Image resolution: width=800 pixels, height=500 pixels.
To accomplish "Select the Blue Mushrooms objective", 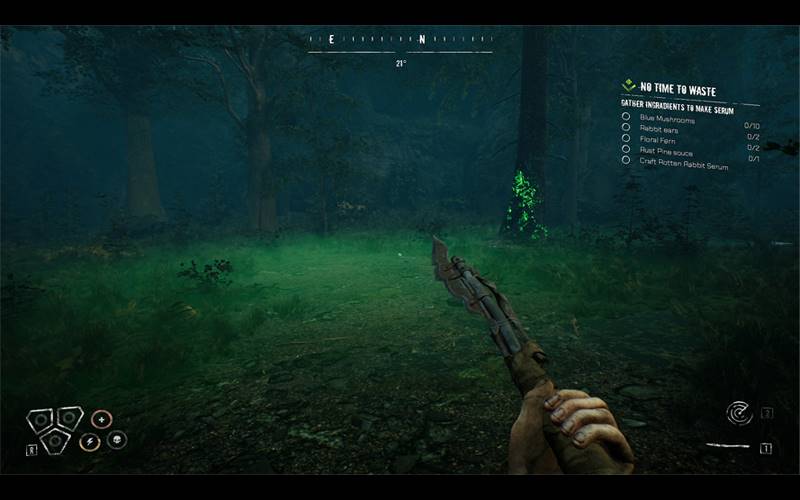I will 667,118.
